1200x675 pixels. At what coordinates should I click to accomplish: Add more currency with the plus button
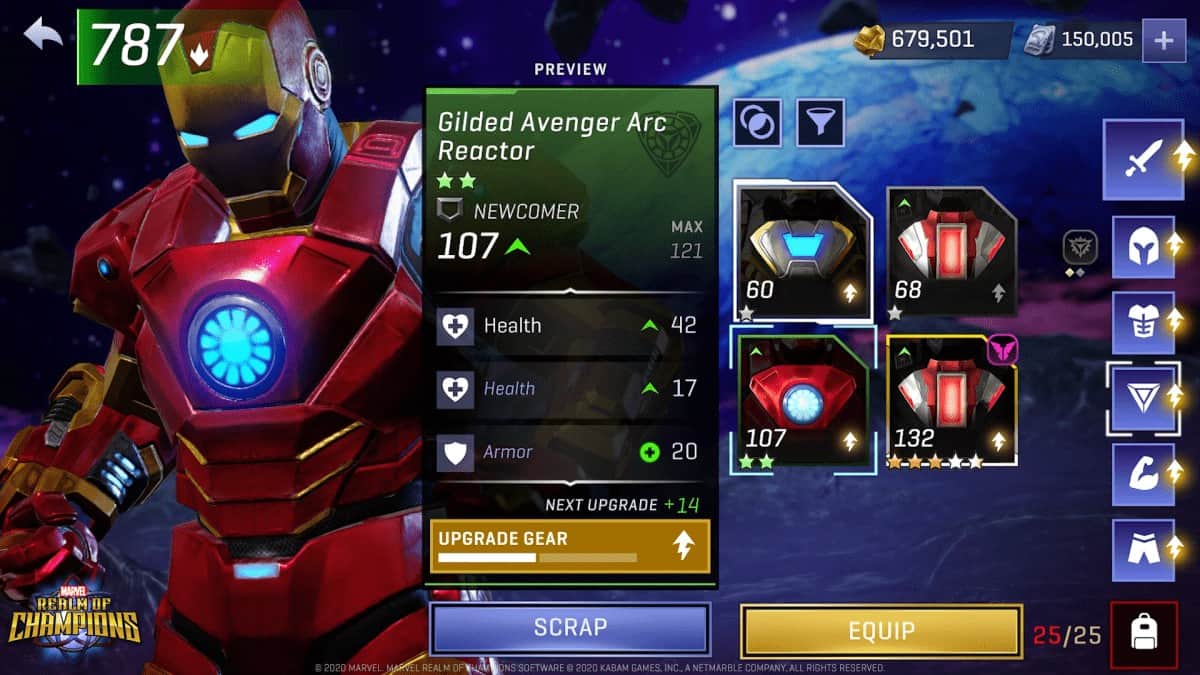tap(1164, 41)
